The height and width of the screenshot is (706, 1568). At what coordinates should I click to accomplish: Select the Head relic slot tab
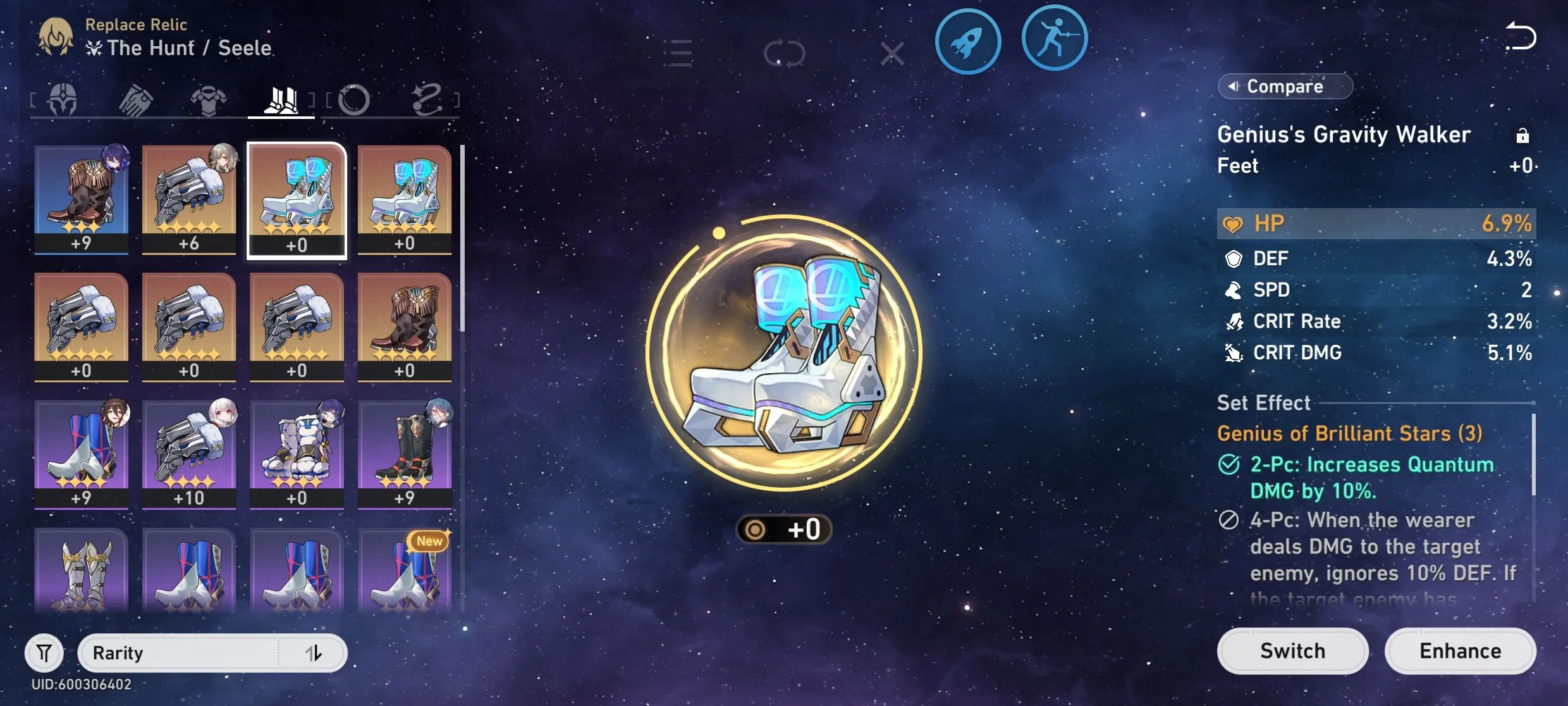pos(63,98)
